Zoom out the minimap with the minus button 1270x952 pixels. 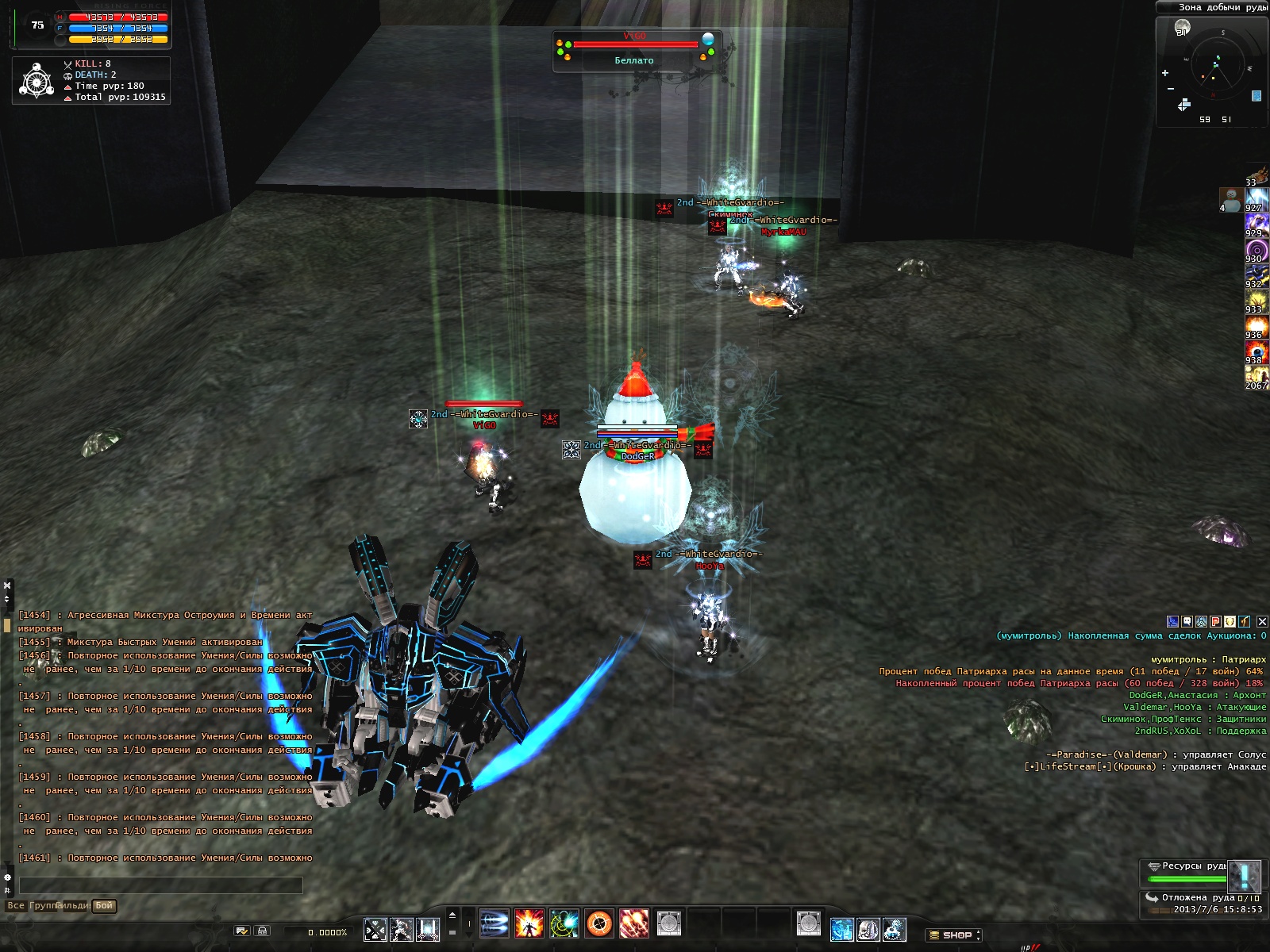point(1170,88)
